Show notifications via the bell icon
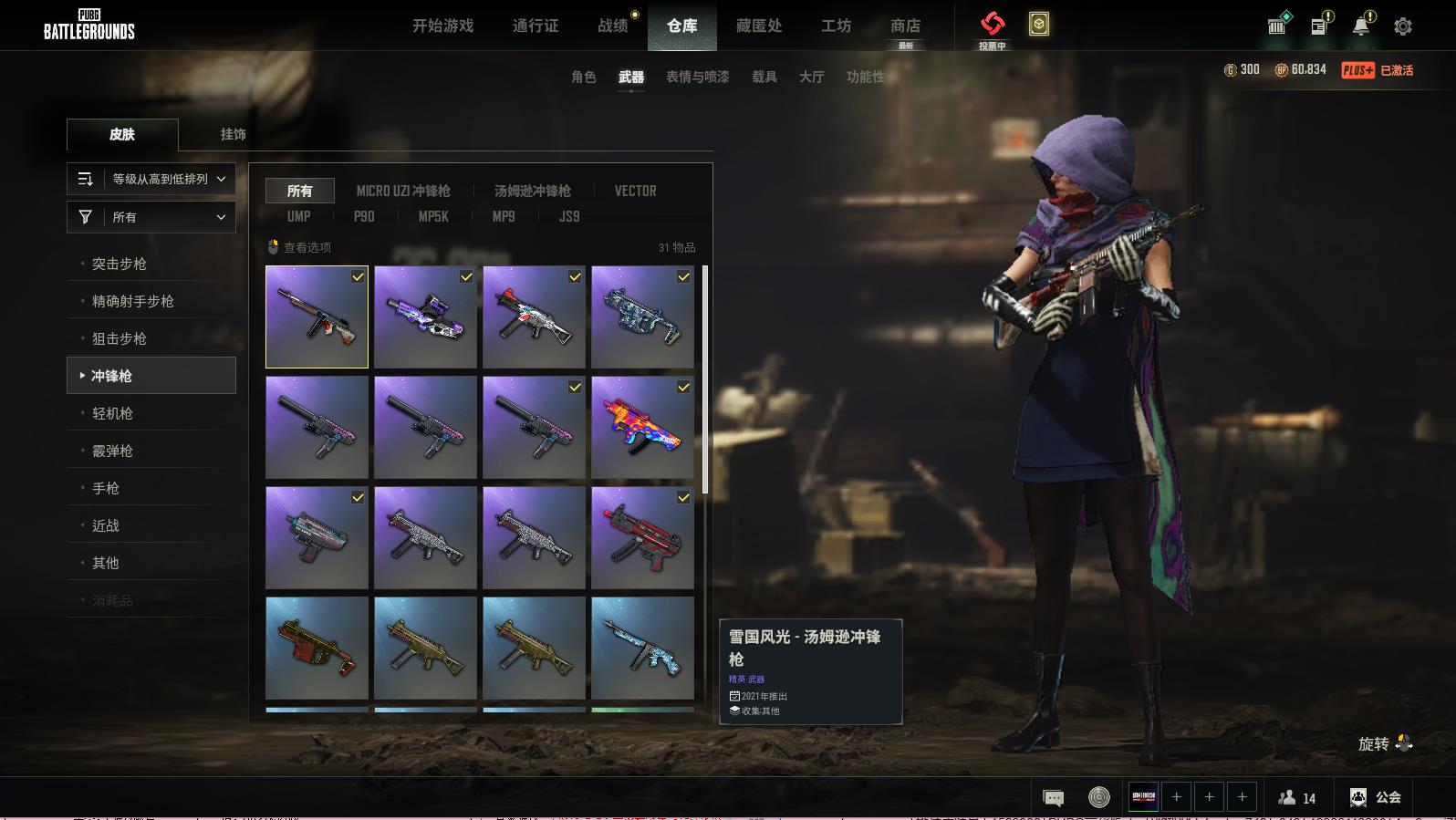 tap(1361, 26)
